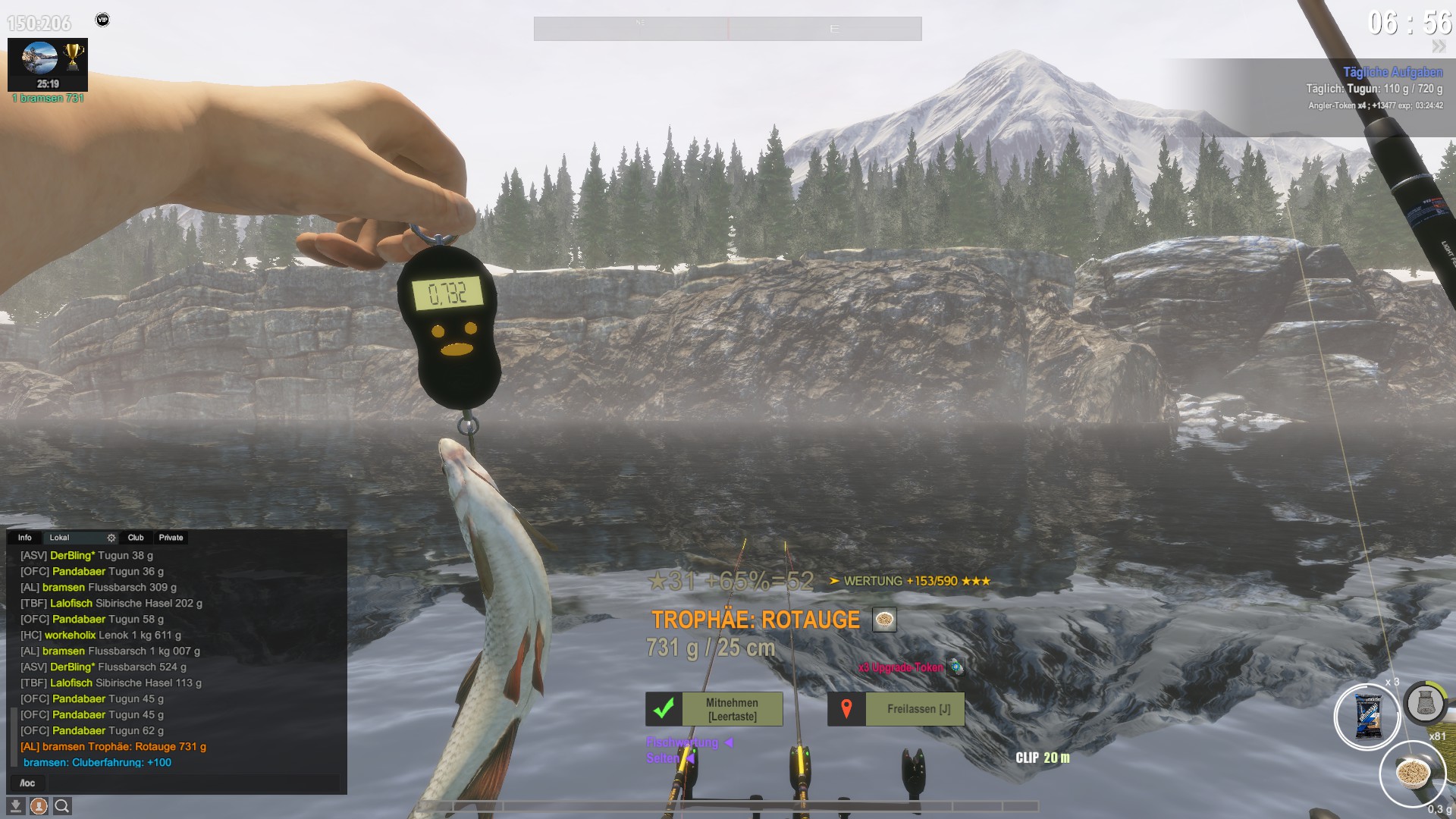The width and height of the screenshot is (1456, 819).
Task: Click the download arrow icon below chat
Action: 15,806
